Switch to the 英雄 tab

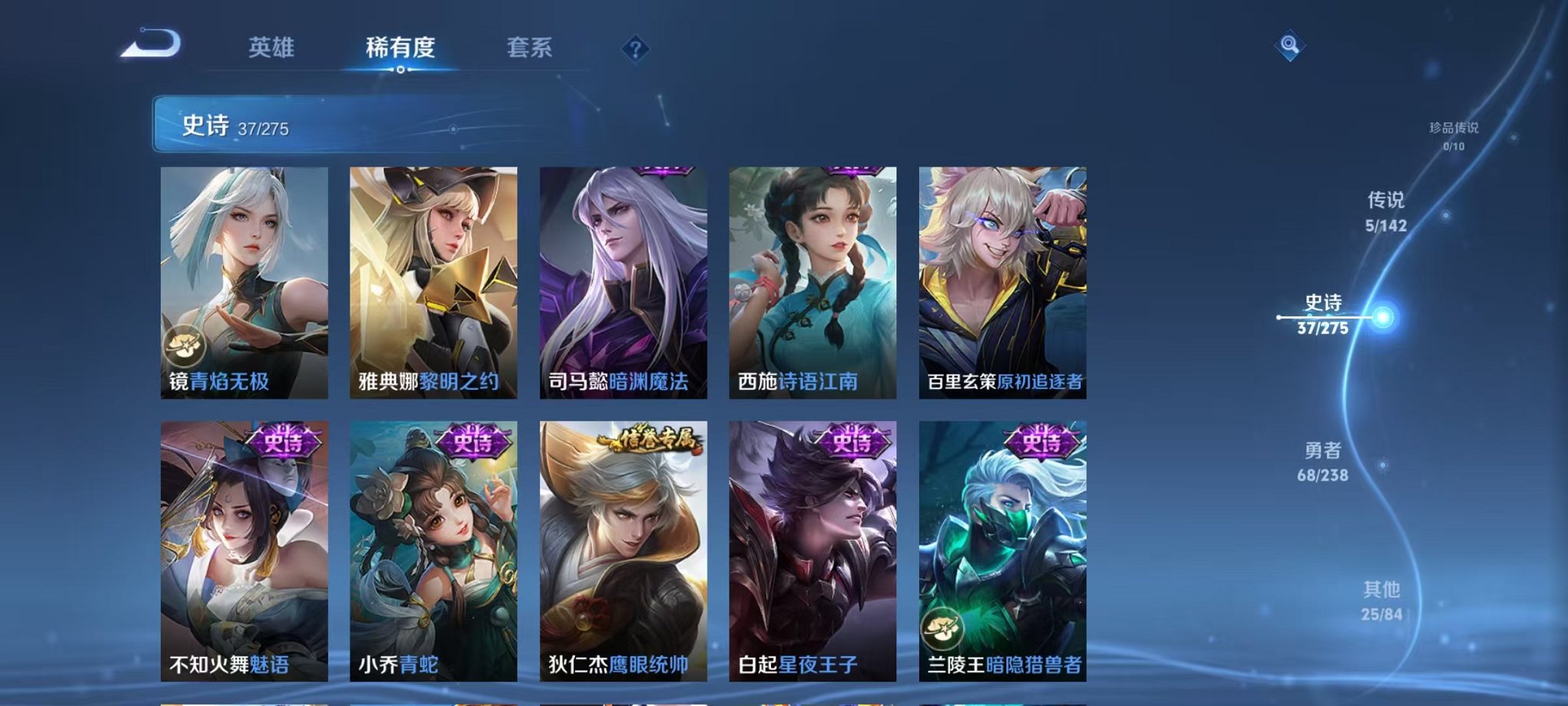click(267, 46)
